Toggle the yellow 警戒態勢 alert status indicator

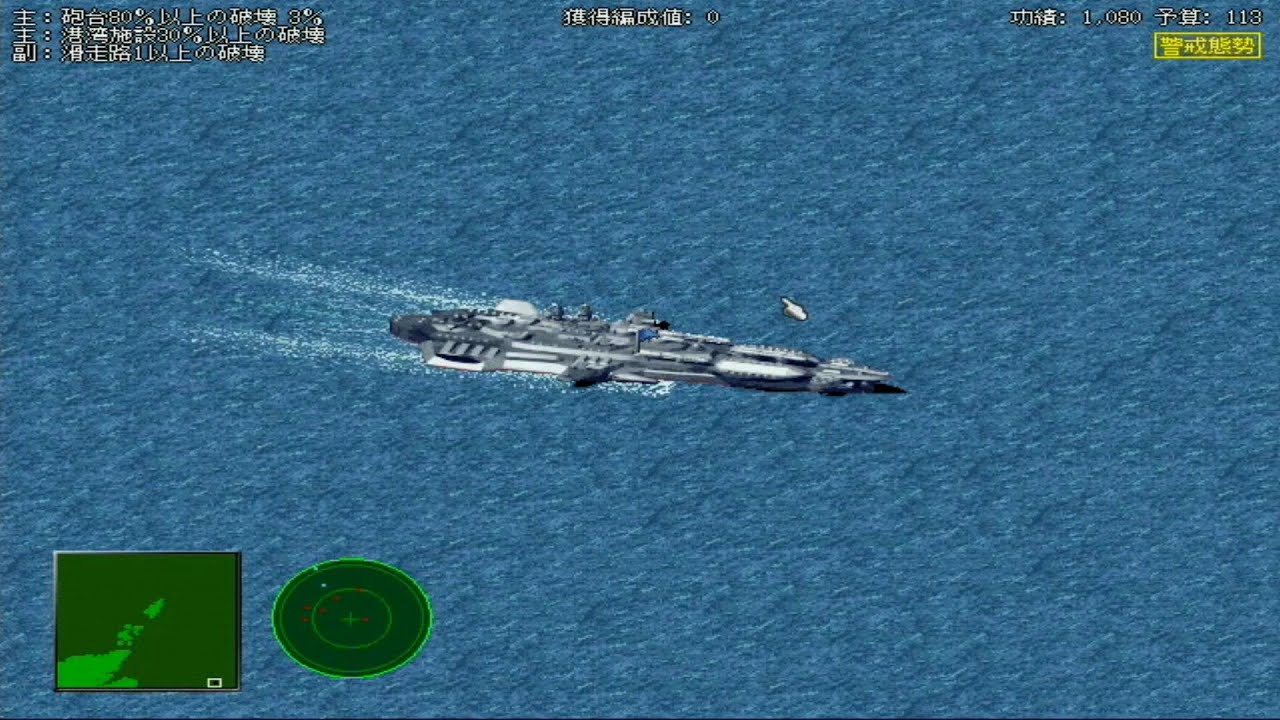coord(1207,44)
